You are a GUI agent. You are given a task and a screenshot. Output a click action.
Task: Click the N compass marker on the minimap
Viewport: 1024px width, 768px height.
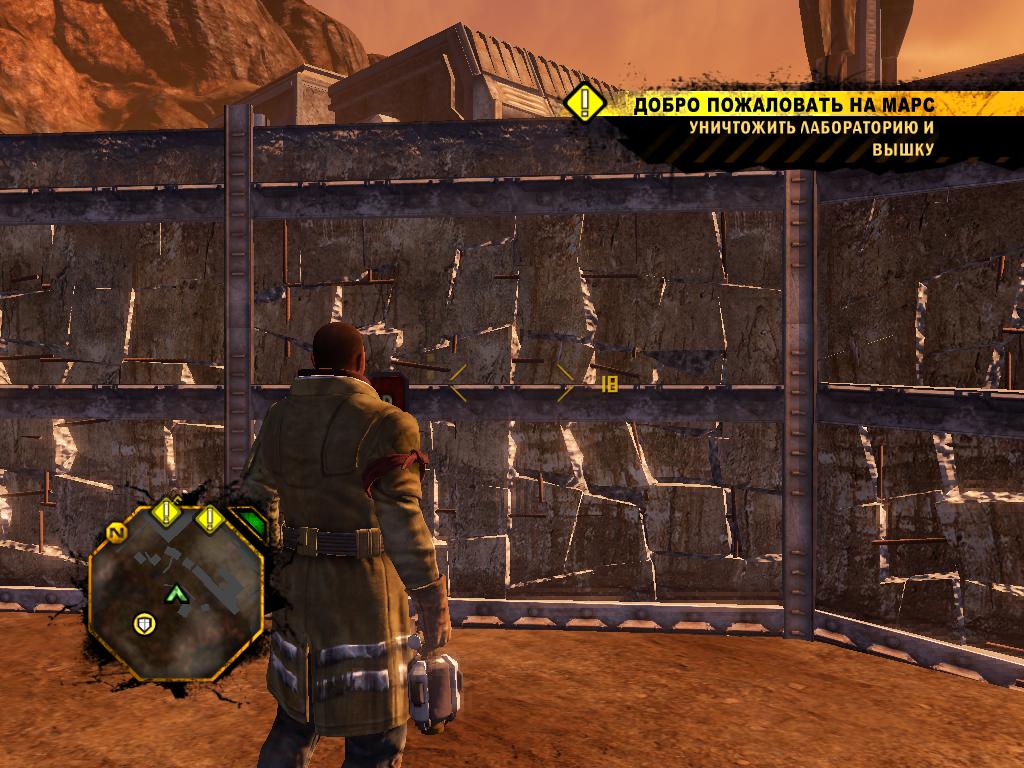point(118,533)
